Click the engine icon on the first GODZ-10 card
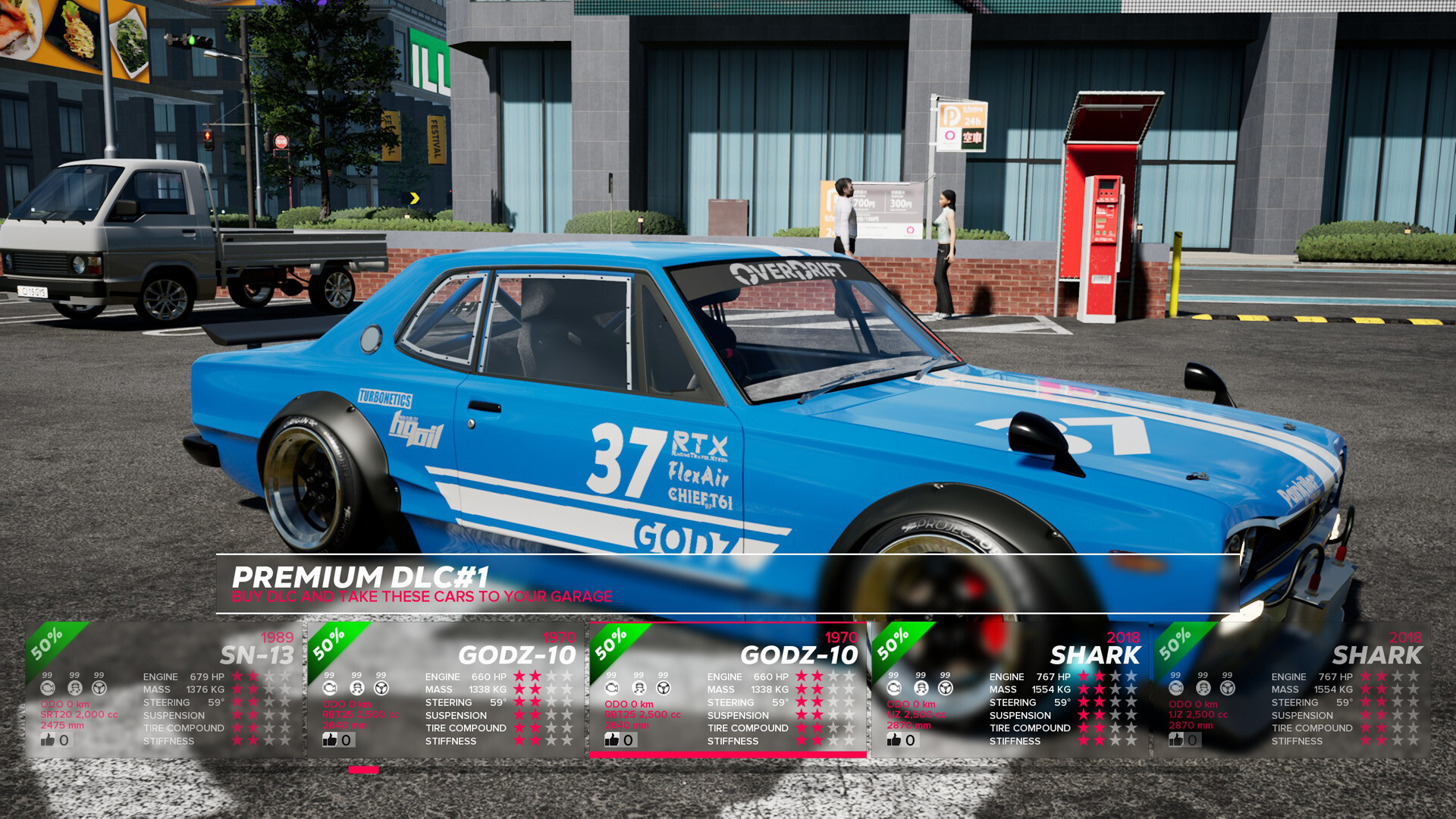Image resolution: width=1456 pixels, height=819 pixels. (330, 688)
